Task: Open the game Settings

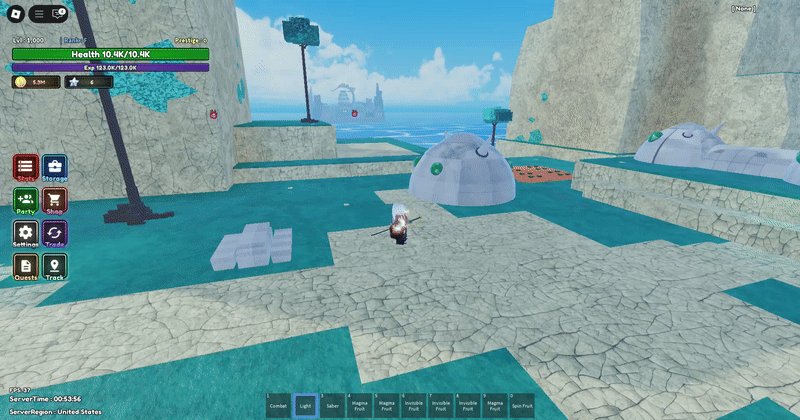Action: [x=26, y=234]
